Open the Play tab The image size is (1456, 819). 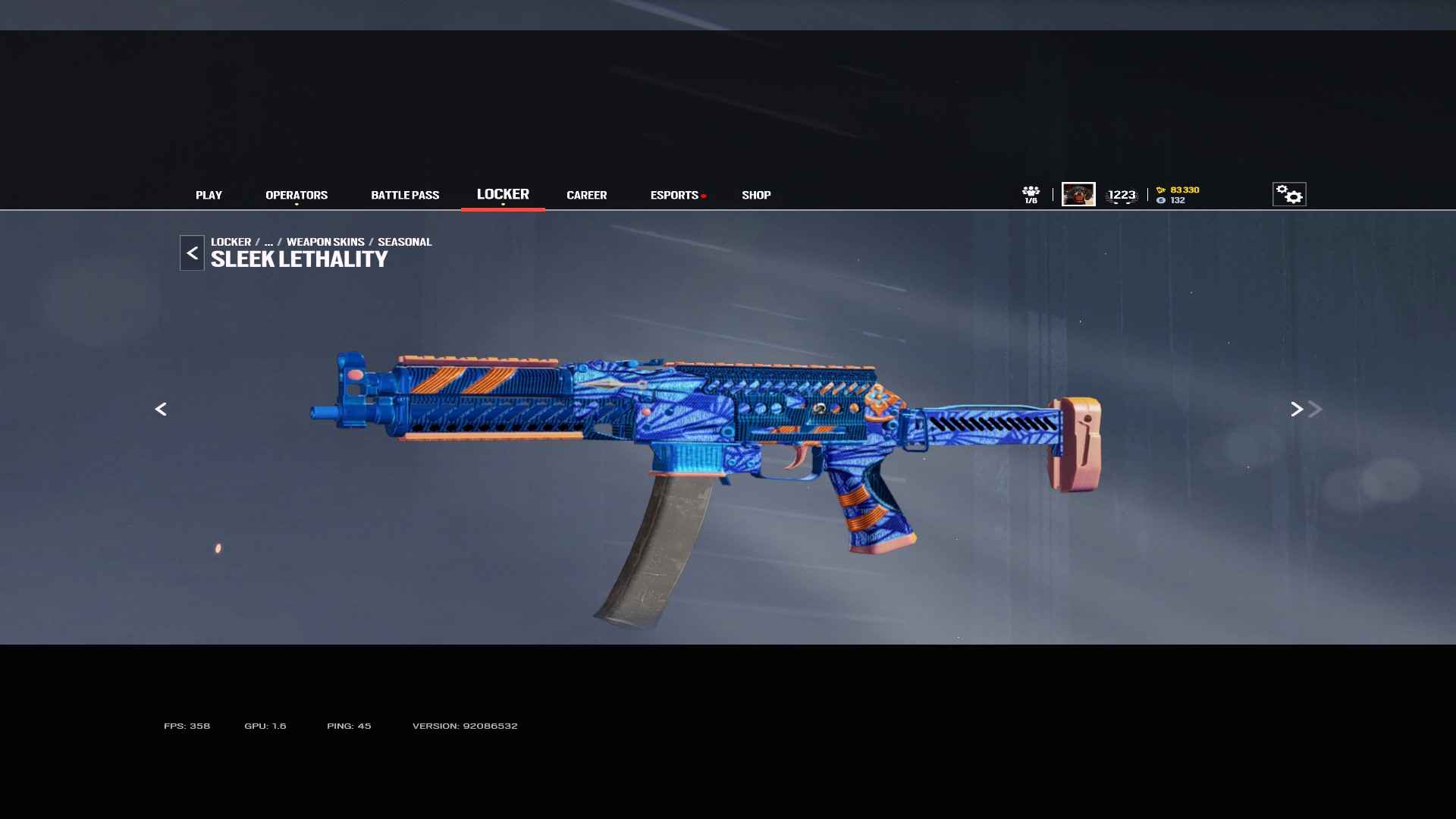[x=209, y=195]
